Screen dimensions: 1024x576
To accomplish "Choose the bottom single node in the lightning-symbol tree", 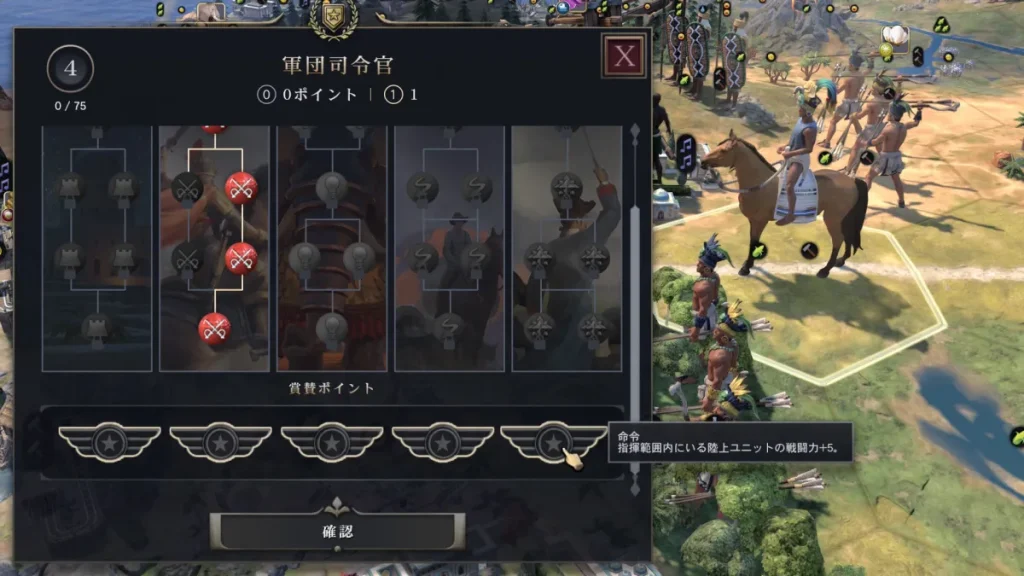I will [449, 327].
